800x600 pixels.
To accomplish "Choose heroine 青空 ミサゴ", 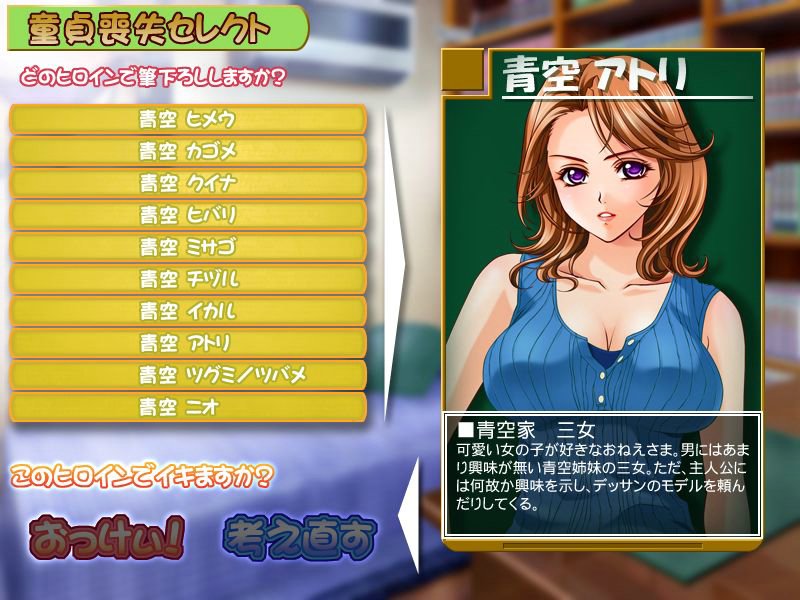I will pos(188,247).
